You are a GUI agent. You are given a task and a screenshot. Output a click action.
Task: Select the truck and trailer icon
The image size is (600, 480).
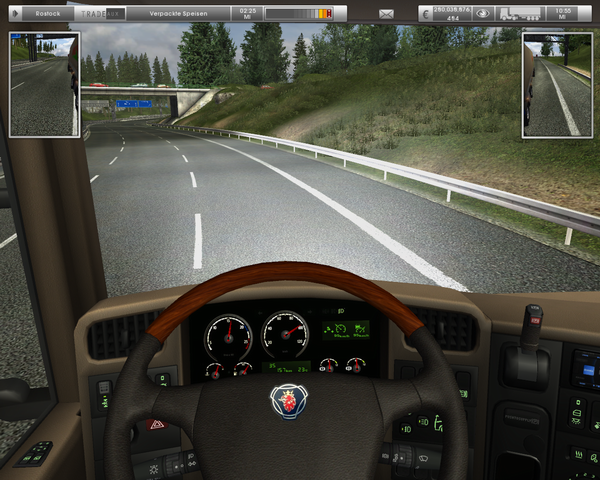tap(520, 14)
